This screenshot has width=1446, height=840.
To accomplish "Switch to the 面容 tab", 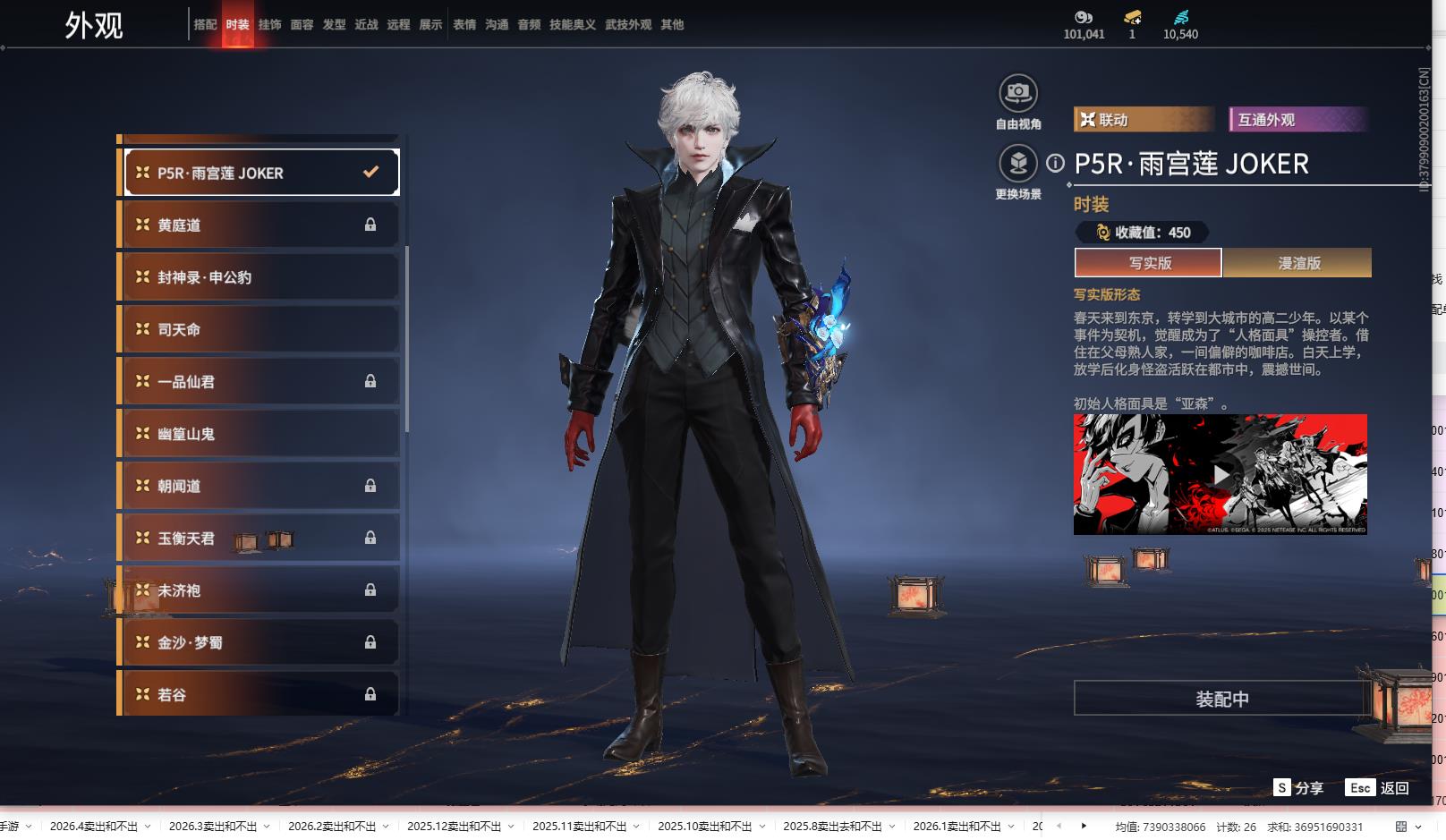I will (302, 25).
